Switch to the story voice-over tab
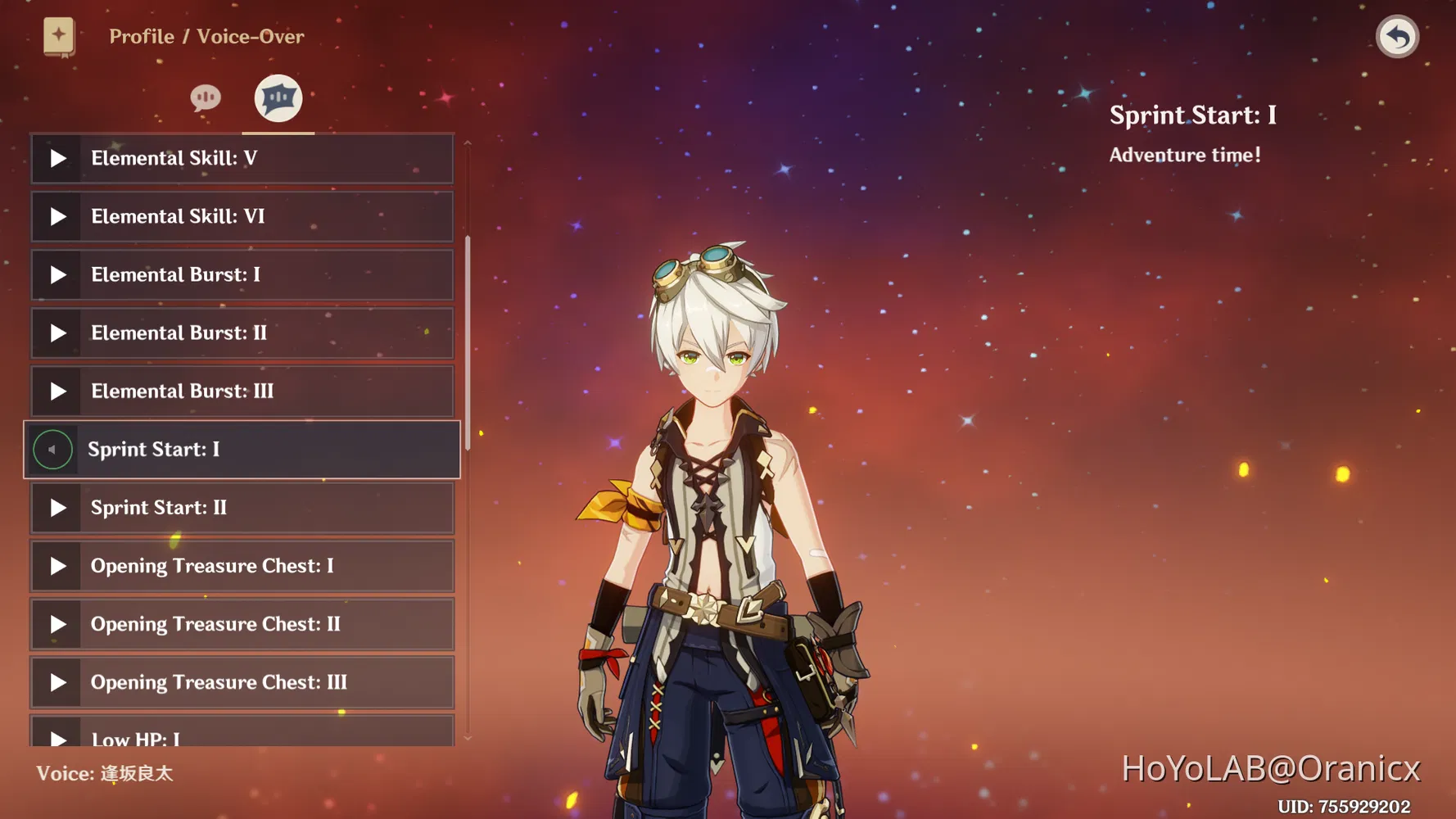 click(206, 98)
